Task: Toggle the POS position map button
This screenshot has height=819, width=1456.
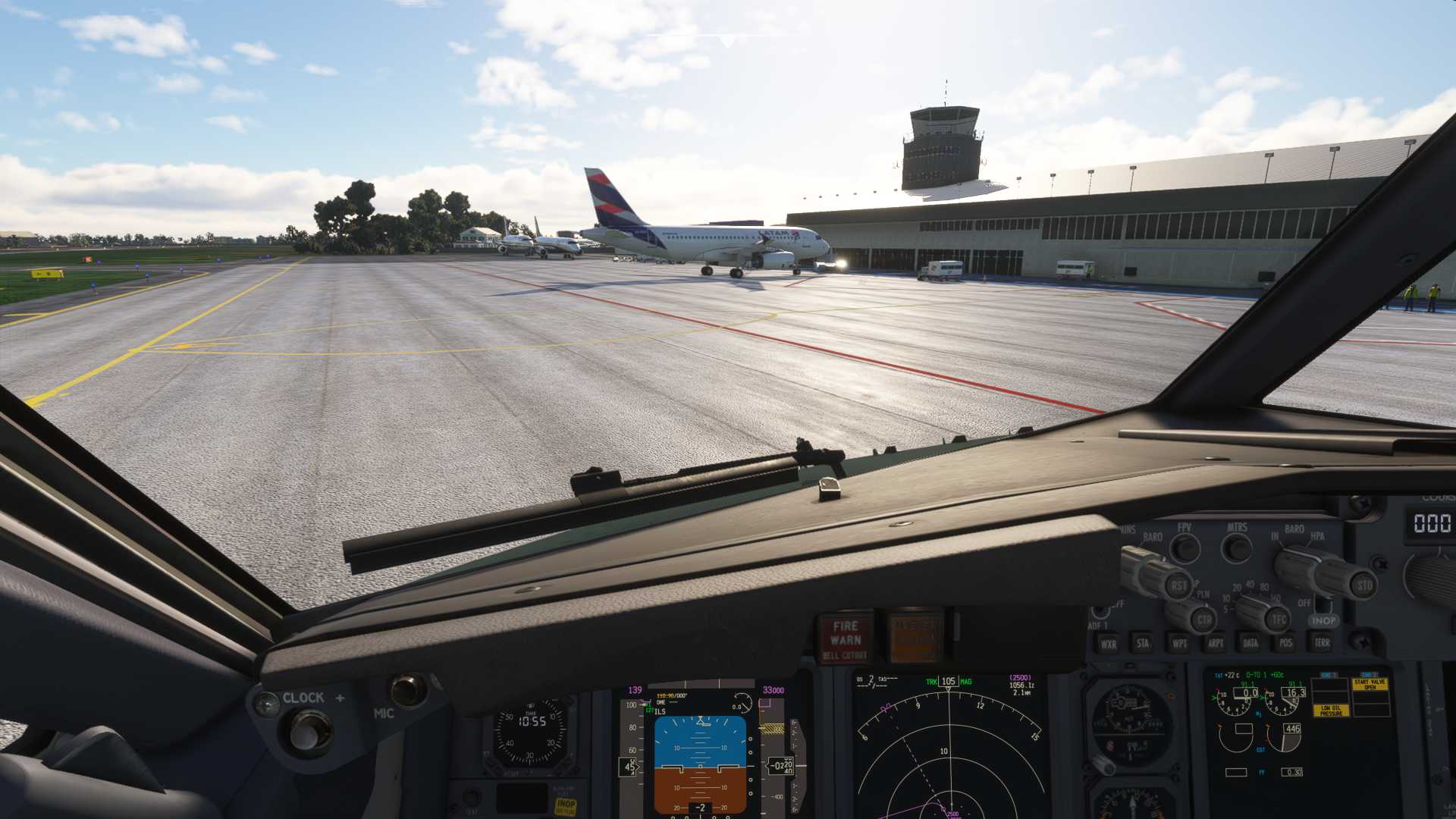Action: [1285, 643]
